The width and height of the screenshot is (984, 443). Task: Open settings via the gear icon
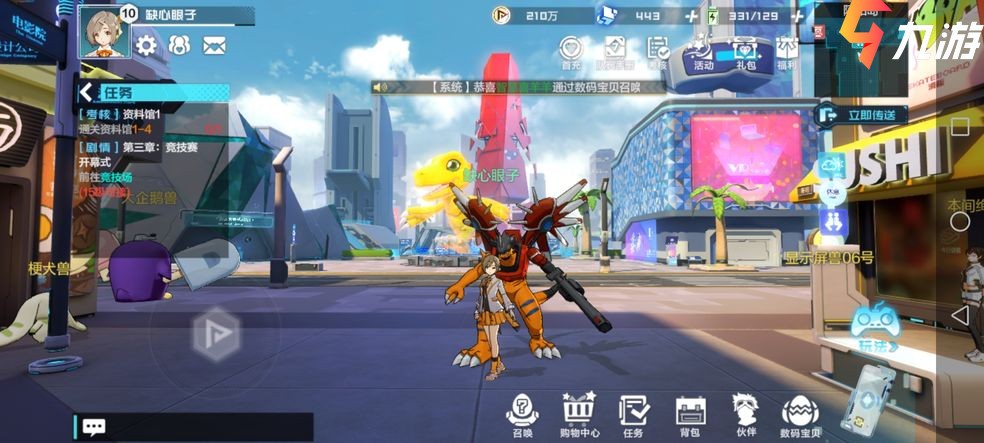point(147,45)
